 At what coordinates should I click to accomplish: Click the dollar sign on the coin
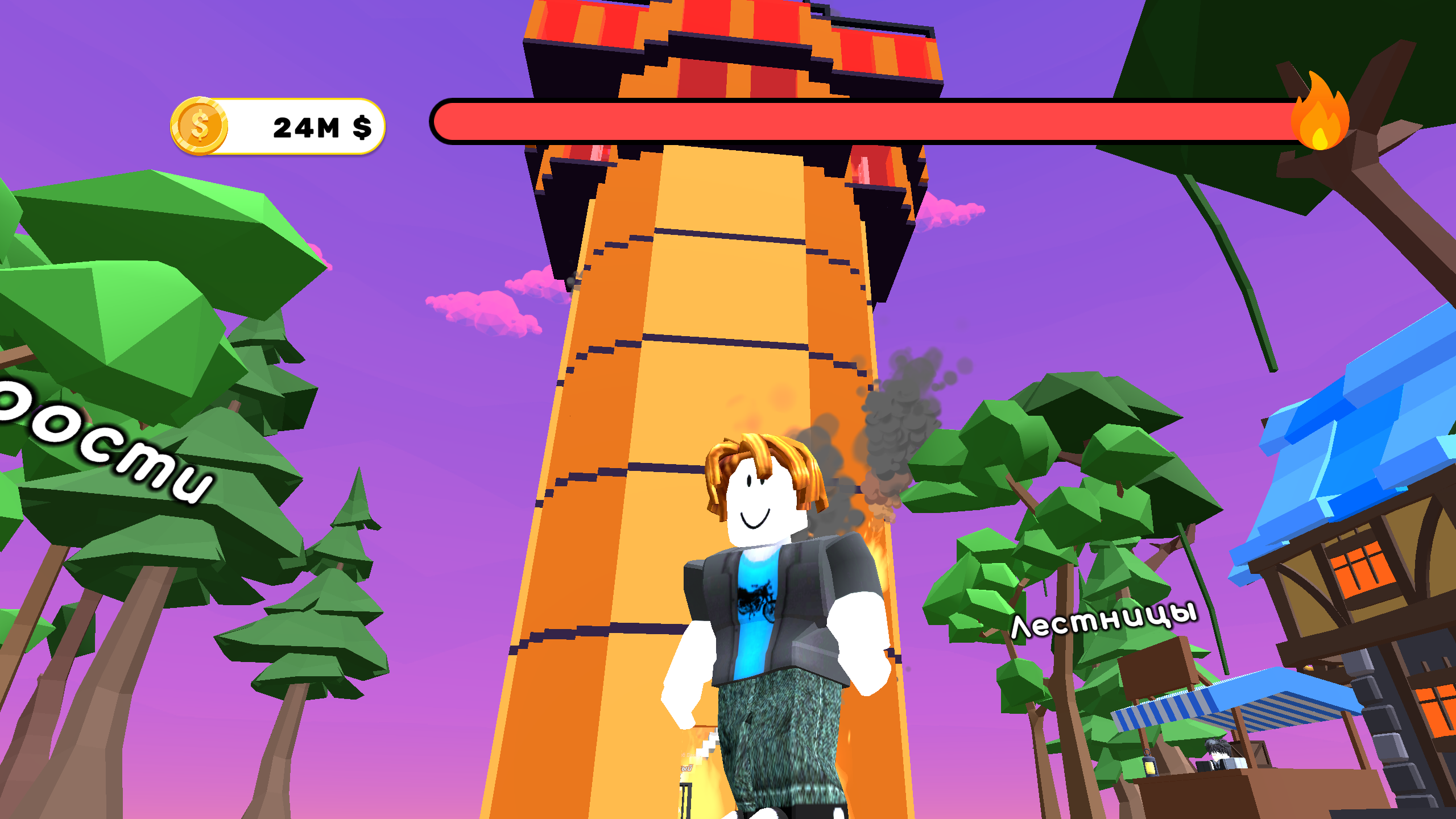coord(200,126)
